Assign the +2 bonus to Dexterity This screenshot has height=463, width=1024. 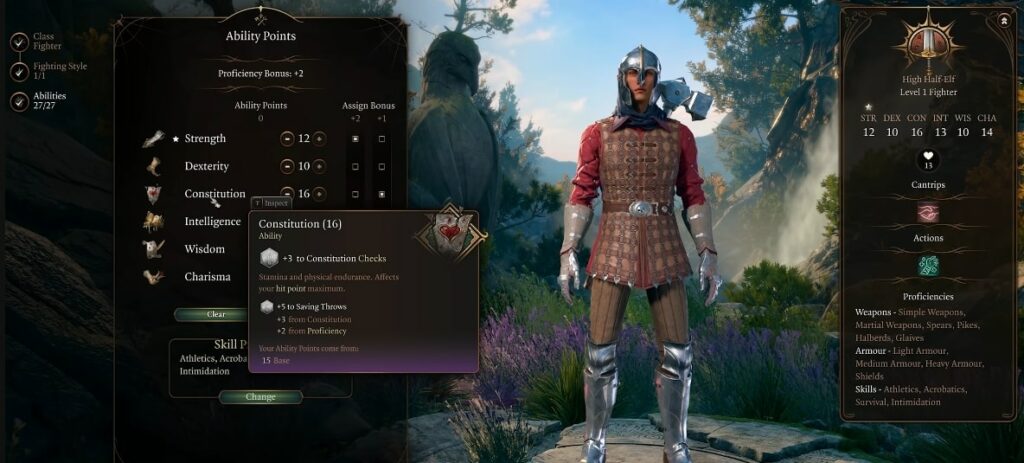tap(355, 166)
